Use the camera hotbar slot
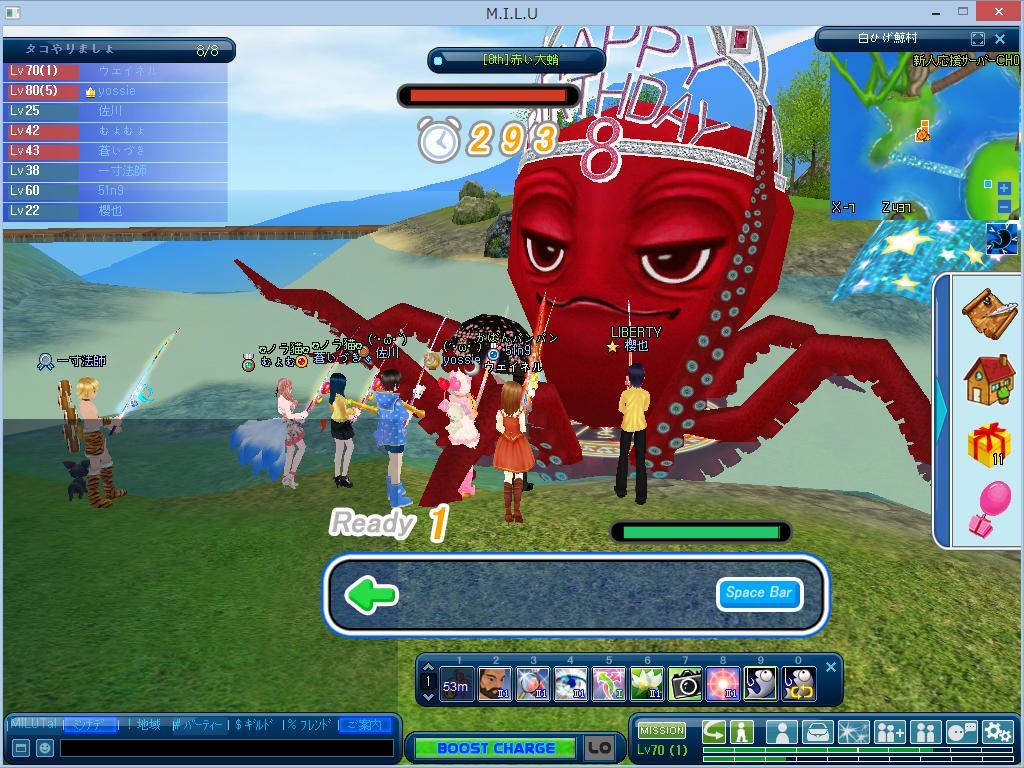This screenshot has height=768, width=1024. pos(685,684)
